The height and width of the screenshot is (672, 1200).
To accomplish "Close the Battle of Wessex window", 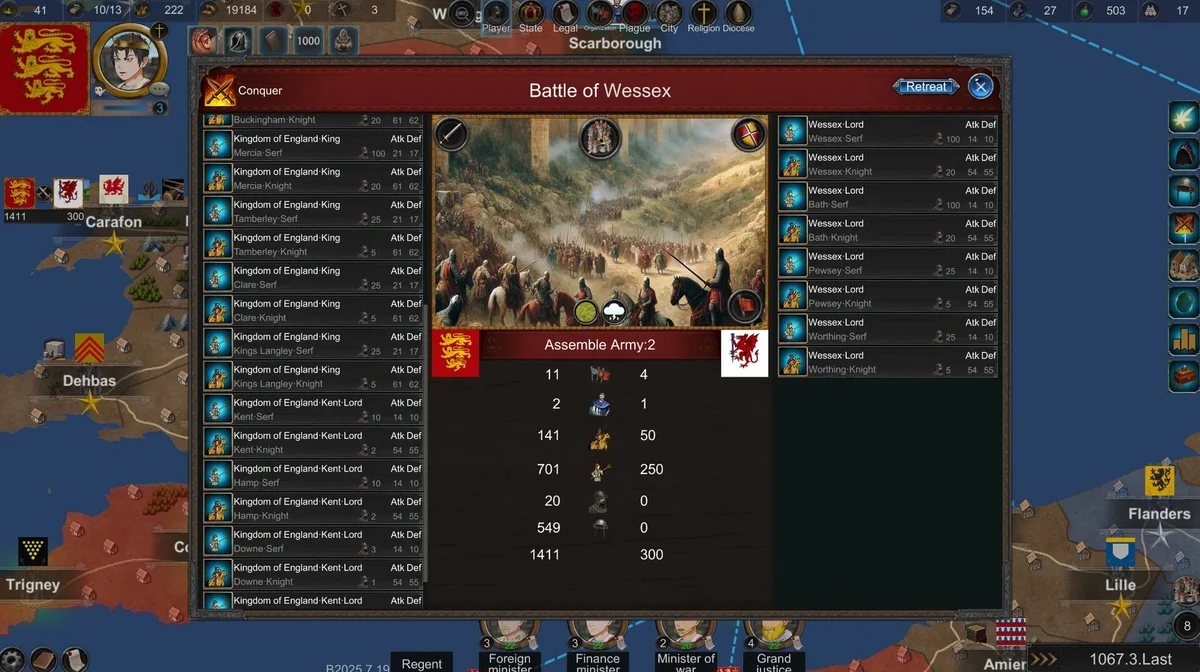I will pos(981,87).
